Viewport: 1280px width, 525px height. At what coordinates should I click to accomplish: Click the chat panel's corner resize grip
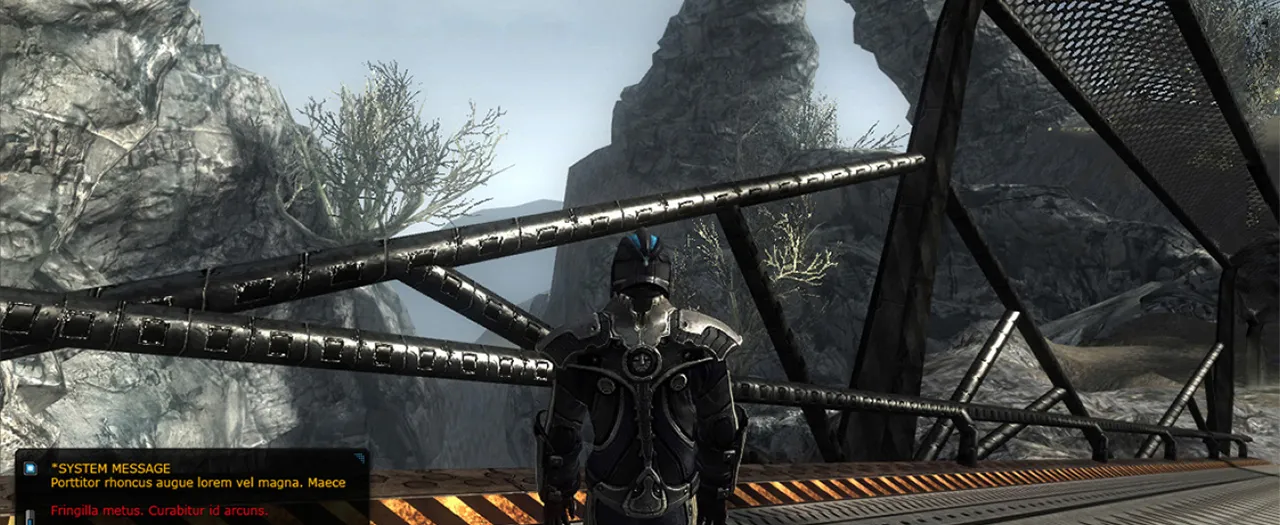[x=359, y=458]
